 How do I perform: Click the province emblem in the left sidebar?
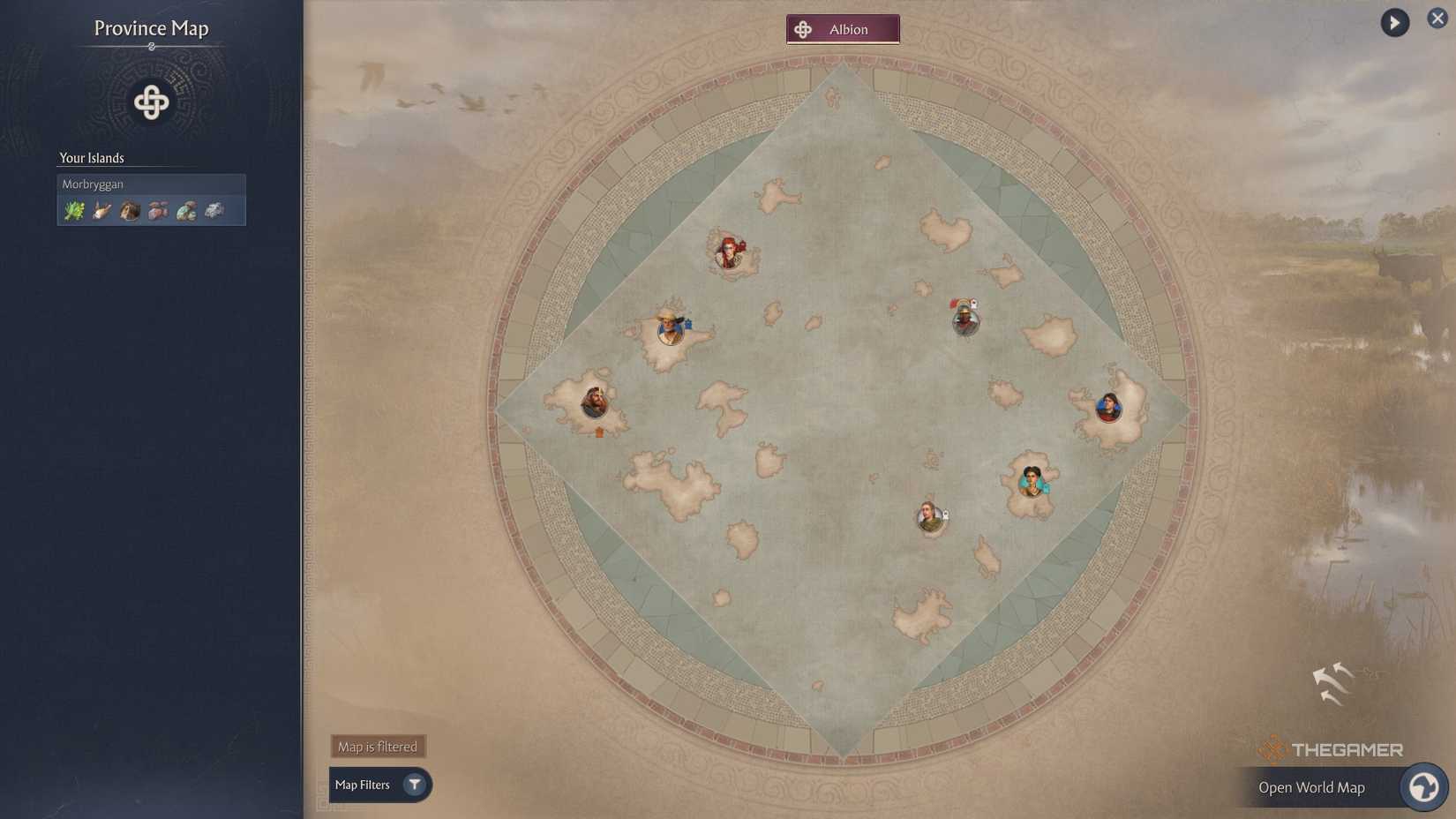tap(151, 101)
